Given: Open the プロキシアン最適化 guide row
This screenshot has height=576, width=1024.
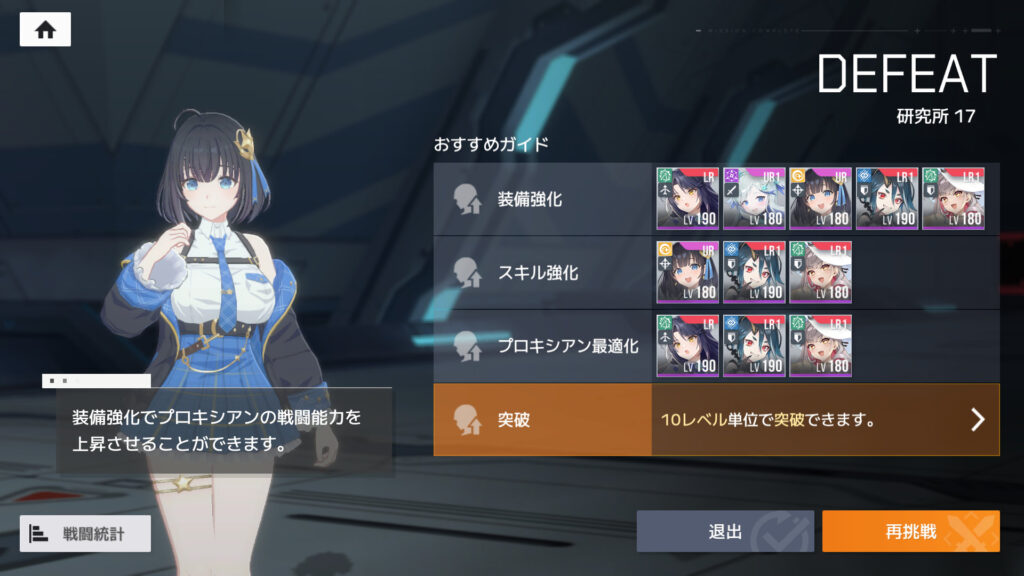Looking at the screenshot, I should tap(543, 346).
